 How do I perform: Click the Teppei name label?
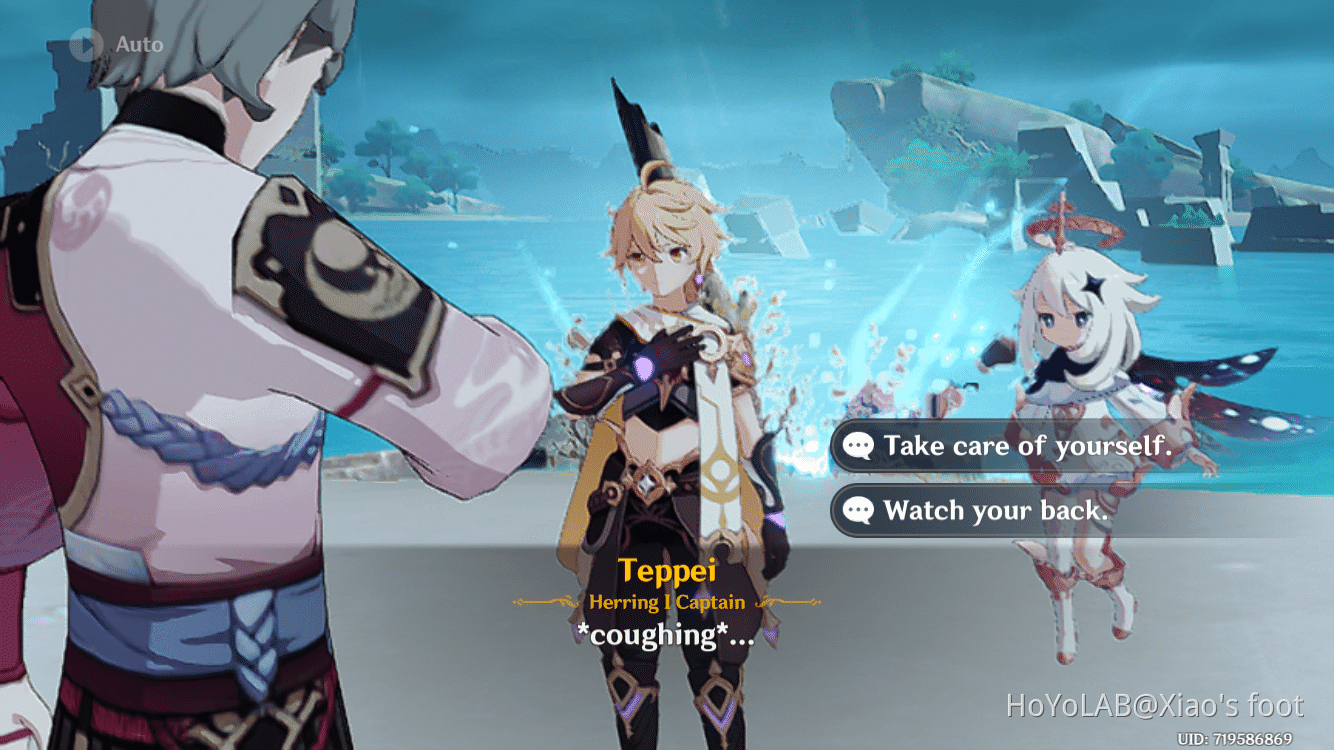670,571
